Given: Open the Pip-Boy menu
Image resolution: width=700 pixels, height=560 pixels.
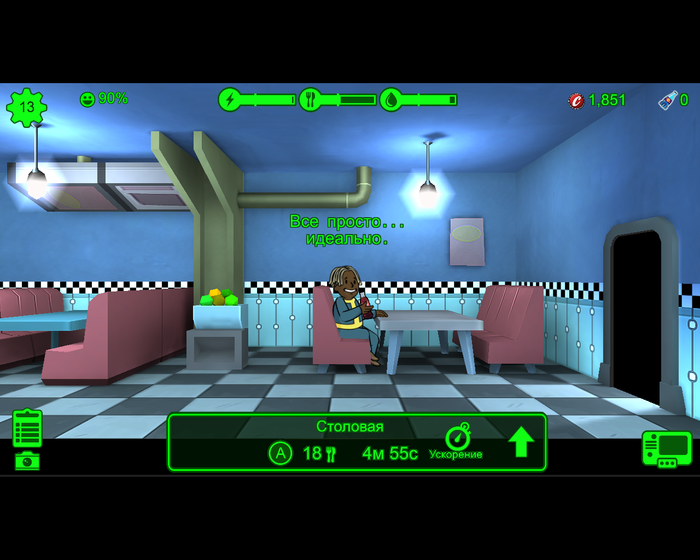Looking at the screenshot, I should point(666,448).
